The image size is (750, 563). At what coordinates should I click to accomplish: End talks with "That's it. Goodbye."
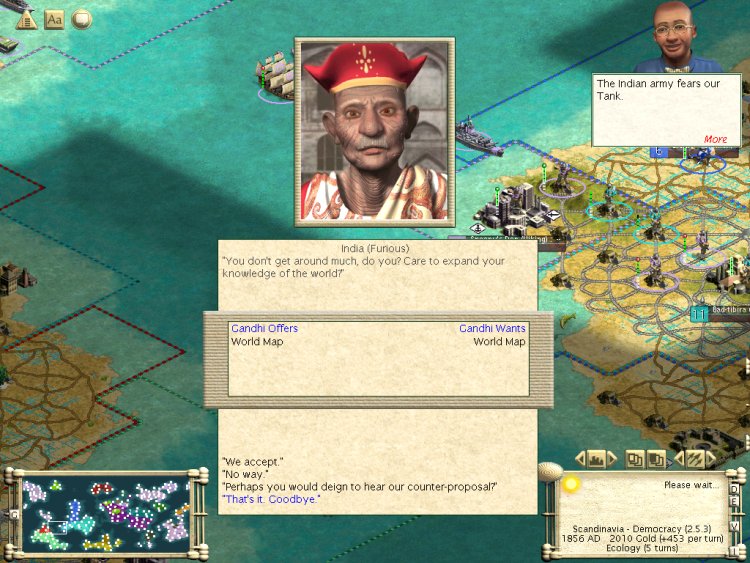(271, 498)
